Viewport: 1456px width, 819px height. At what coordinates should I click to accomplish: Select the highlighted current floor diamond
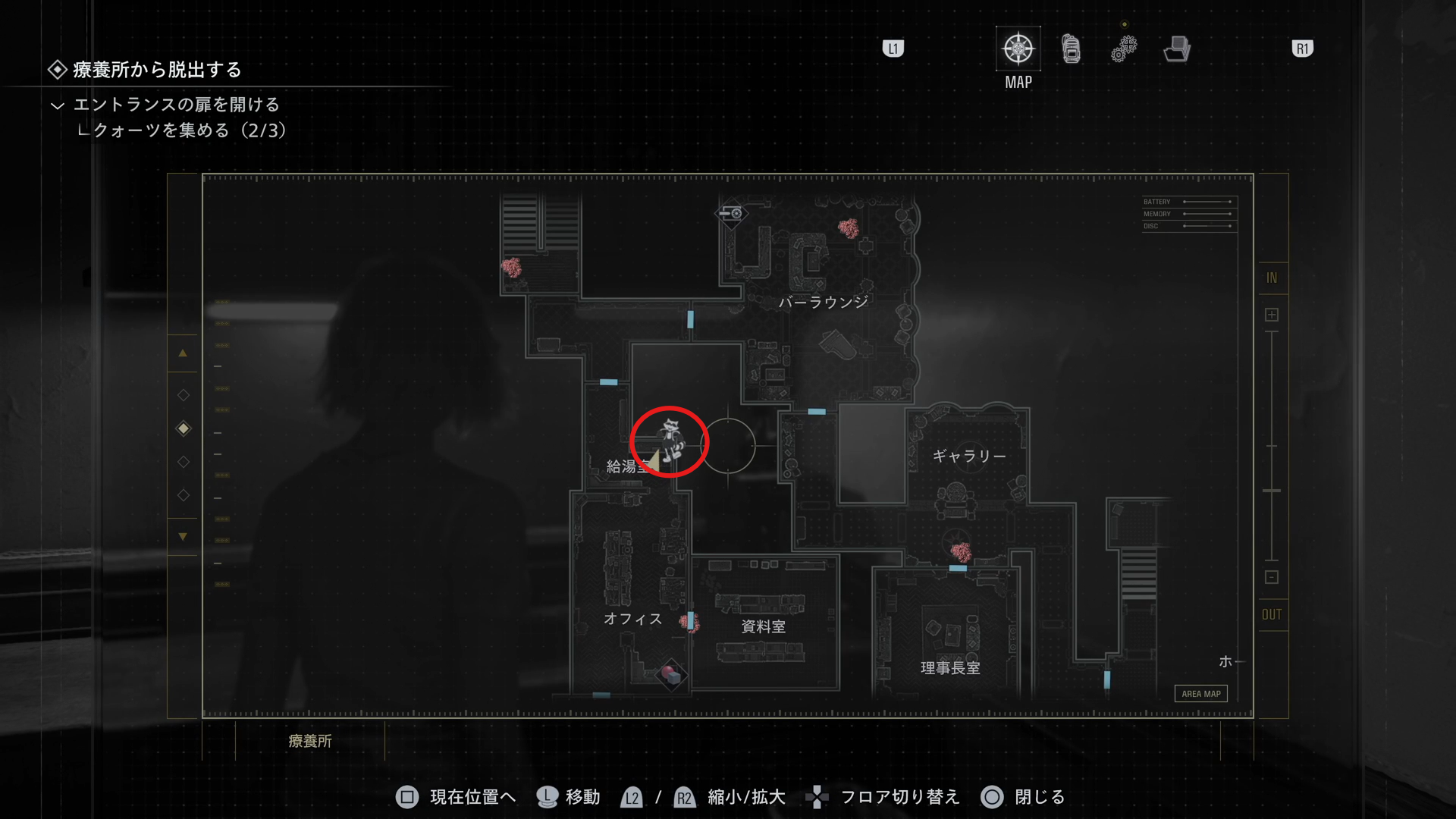pyautogui.click(x=184, y=428)
